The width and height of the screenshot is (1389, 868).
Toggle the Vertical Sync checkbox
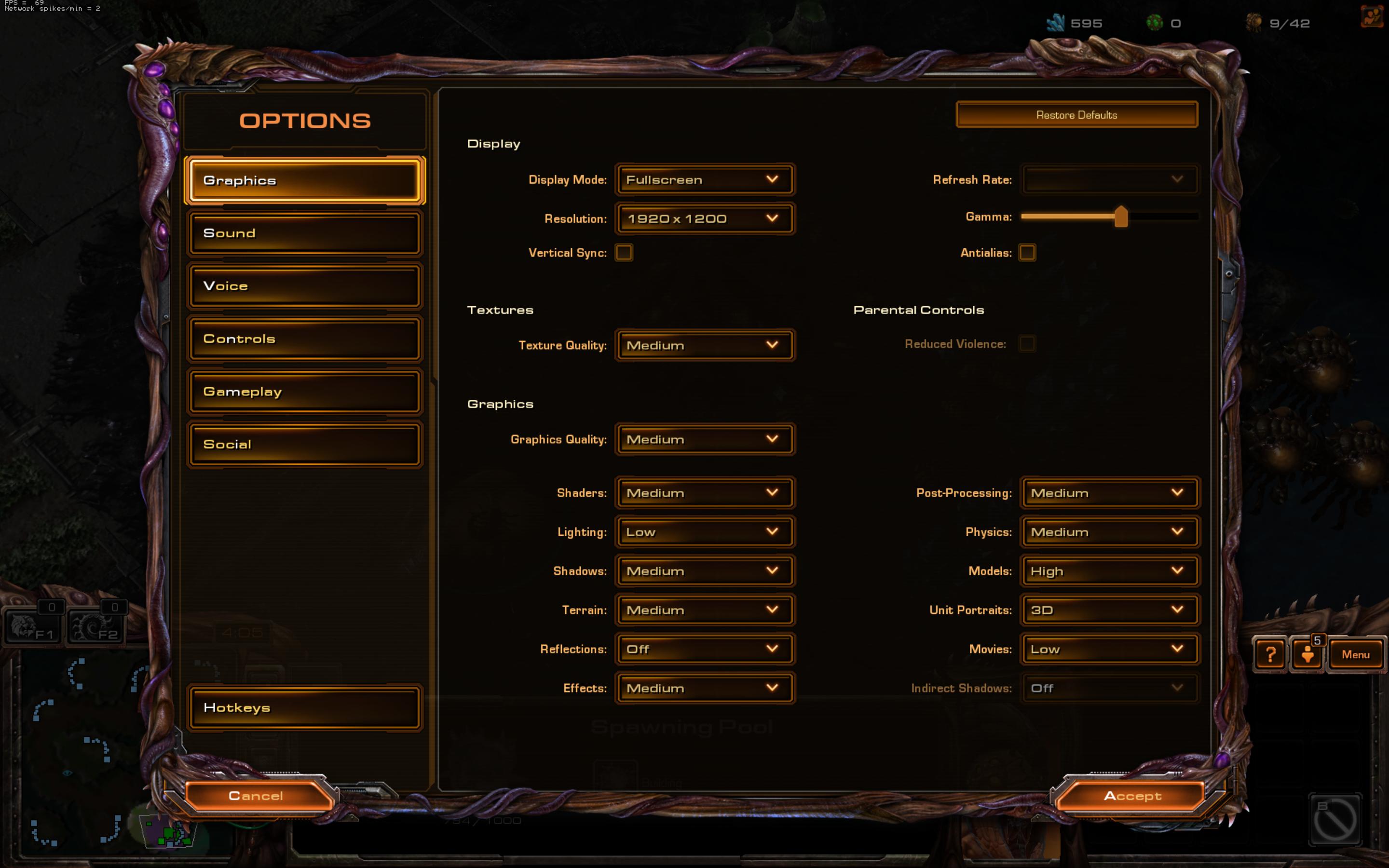click(624, 253)
